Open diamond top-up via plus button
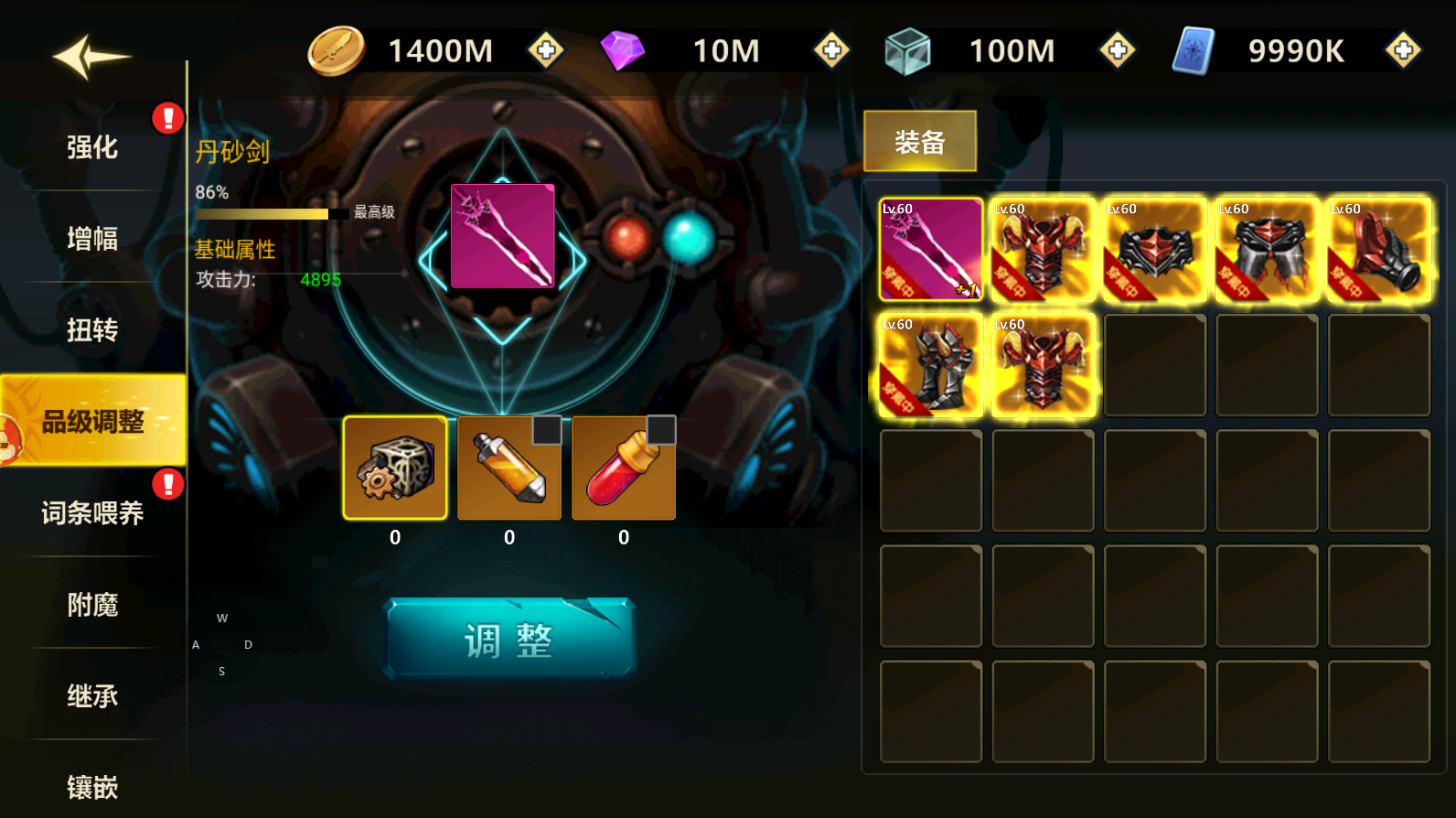The width and height of the screenshot is (1456, 818). point(831,50)
